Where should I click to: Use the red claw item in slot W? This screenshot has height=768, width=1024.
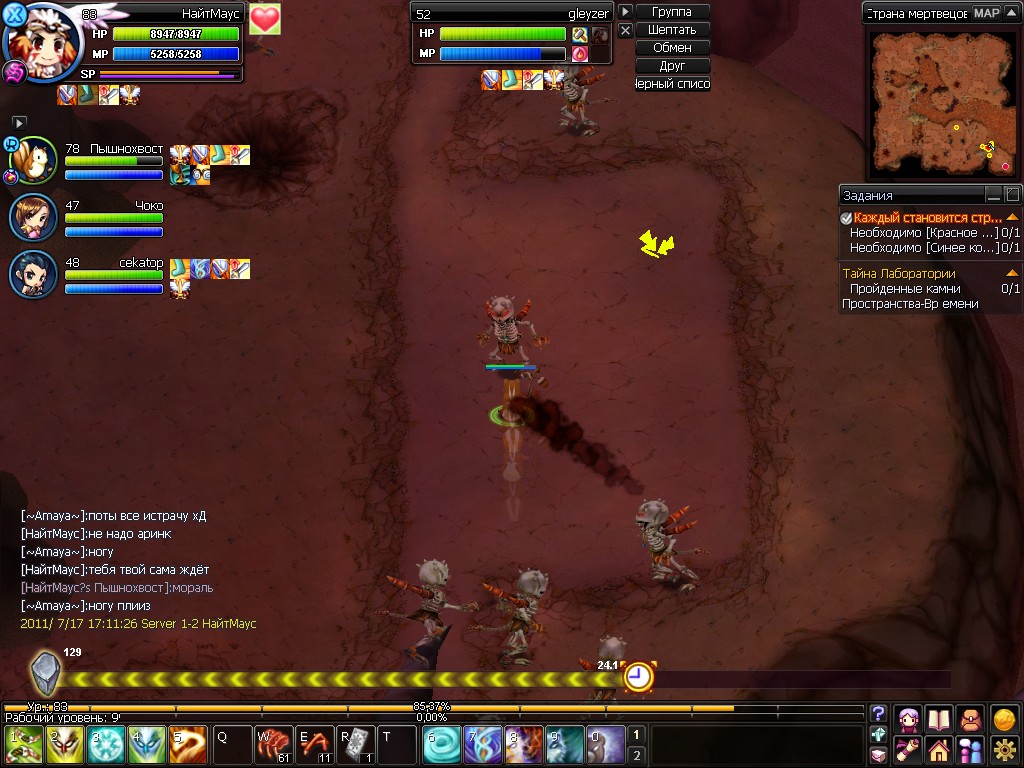(x=273, y=746)
